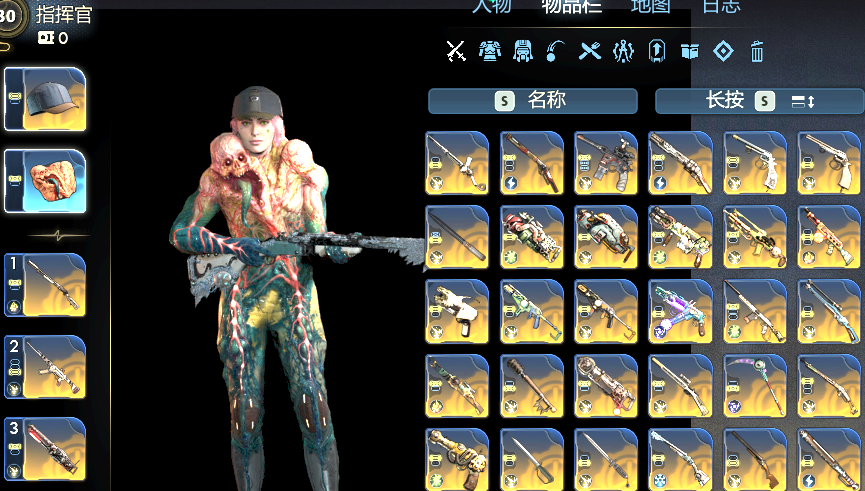Open the 日志 (Journal) tab
Image resolution: width=865 pixels, height=491 pixels.
721,6
